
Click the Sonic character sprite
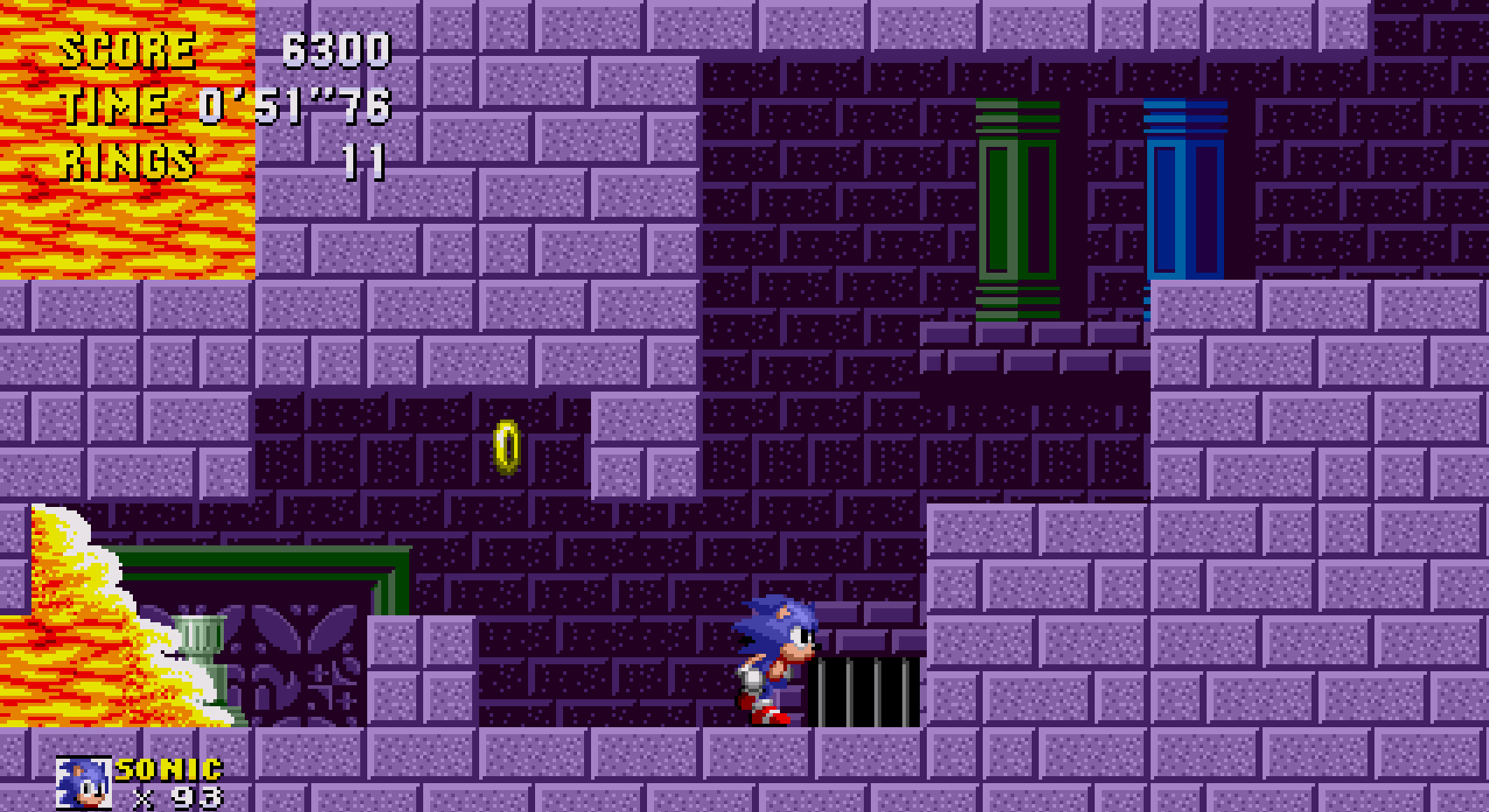(774, 660)
